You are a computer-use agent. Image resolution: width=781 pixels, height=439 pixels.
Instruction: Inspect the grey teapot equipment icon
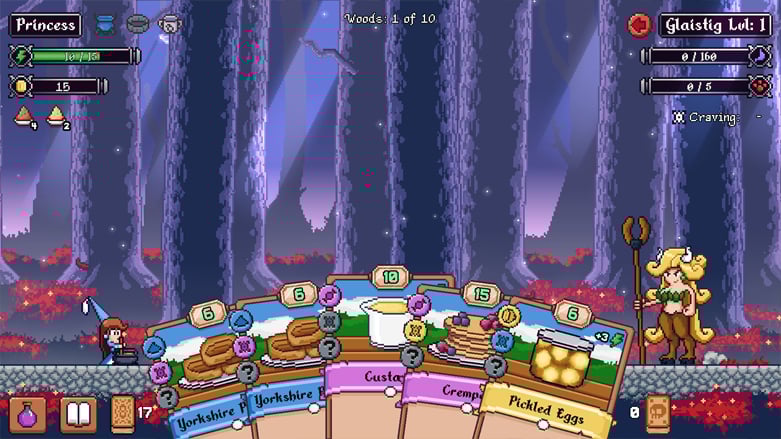click(x=169, y=24)
